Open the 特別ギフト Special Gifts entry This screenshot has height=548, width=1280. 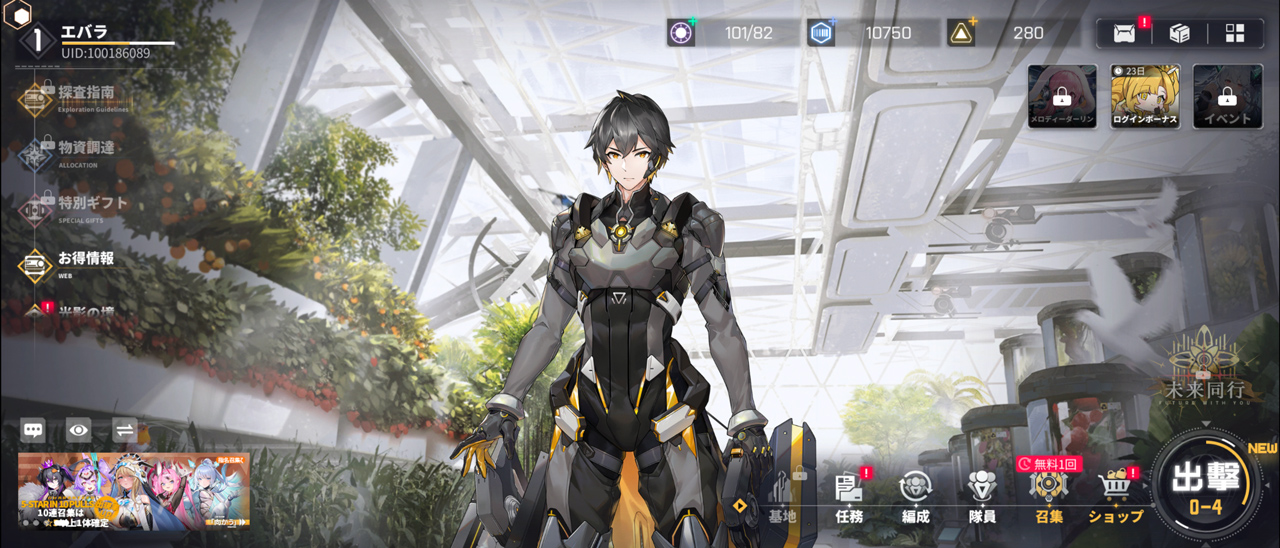[70, 207]
